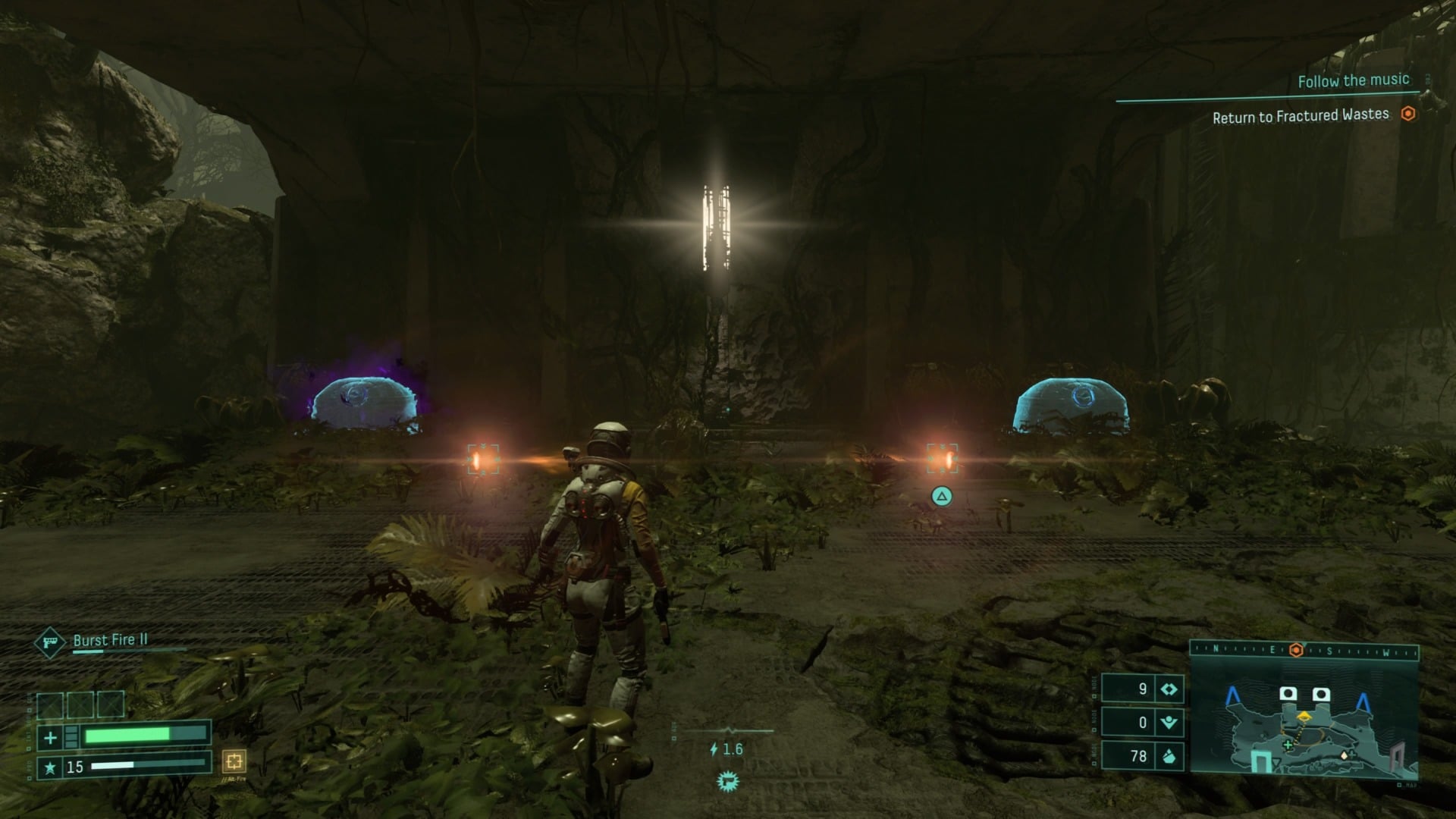
Task: Click the hexagon icon beside Return to Fractured Wastes
Action: (1408, 114)
